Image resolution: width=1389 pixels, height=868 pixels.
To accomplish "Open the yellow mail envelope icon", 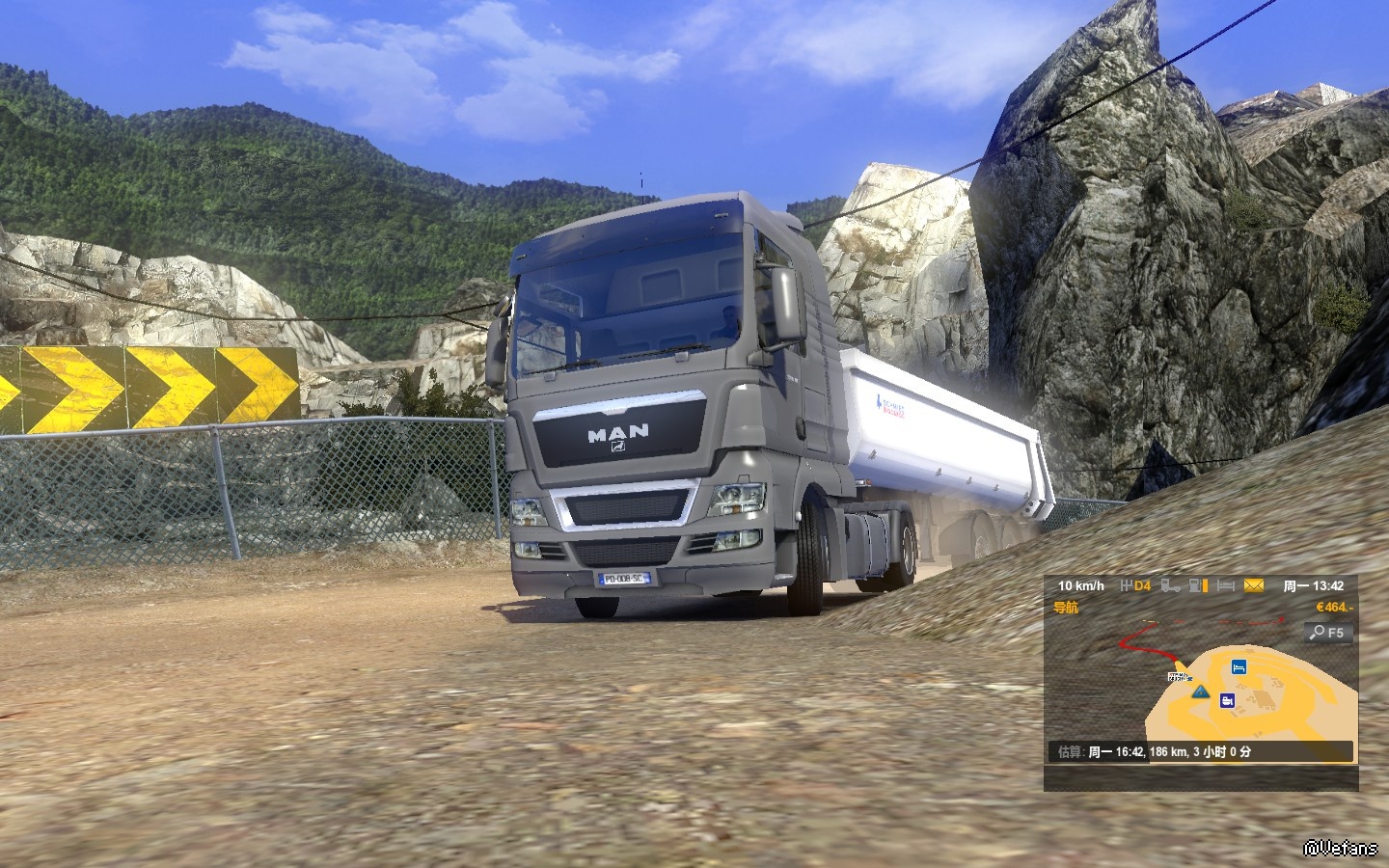I will click(x=1253, y=585).
